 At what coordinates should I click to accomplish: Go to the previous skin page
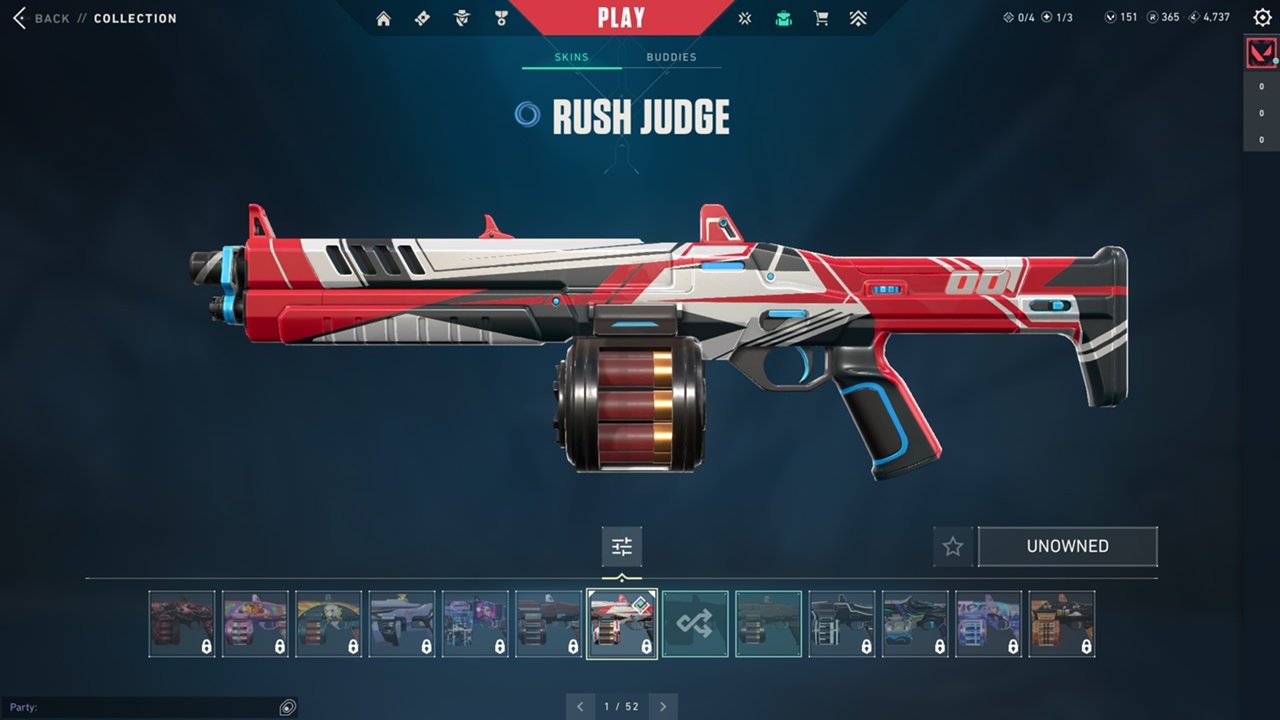[581, 707]
